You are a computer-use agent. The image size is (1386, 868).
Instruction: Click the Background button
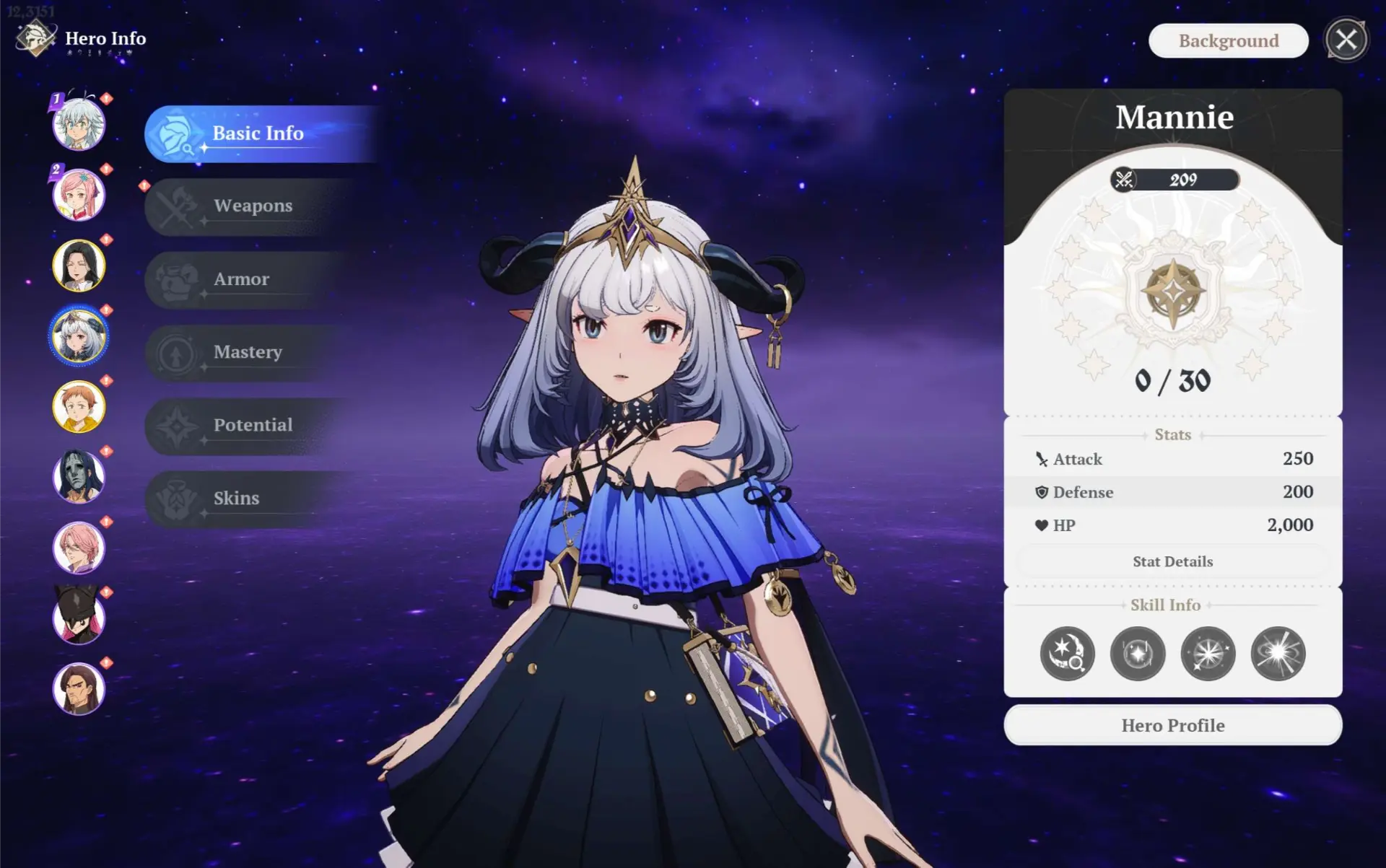[x=1228, y=41]
